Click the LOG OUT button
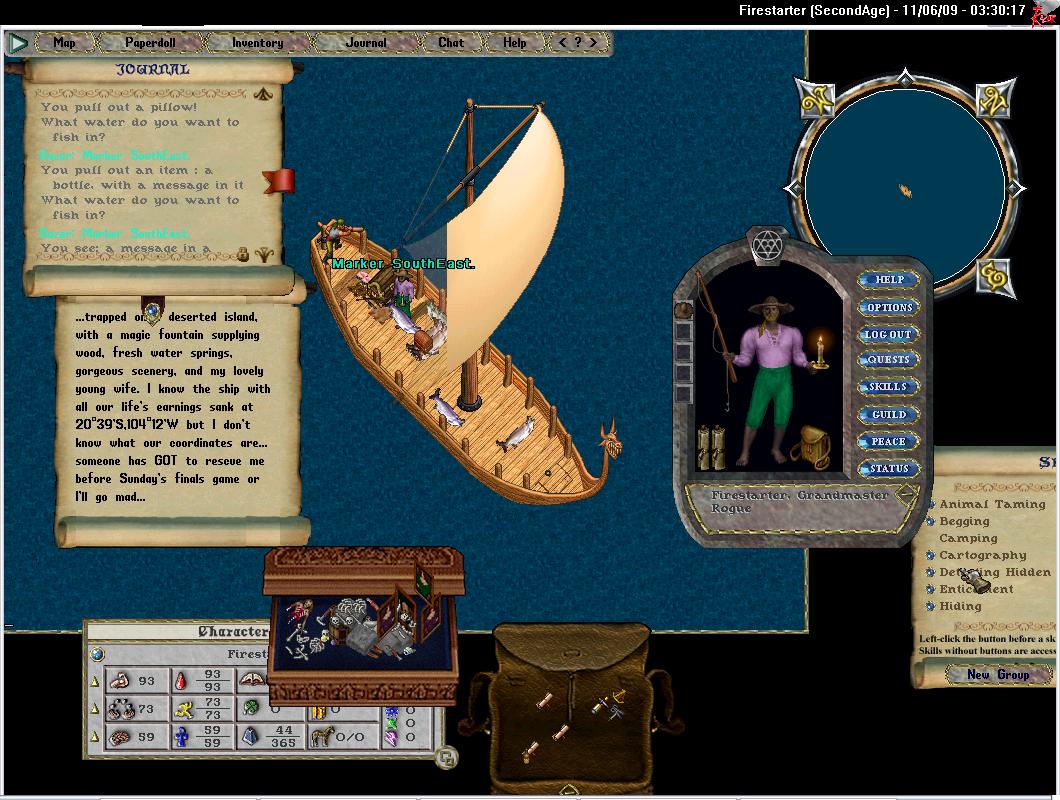This screenshot has height=800, width=1060. tap(889, 334)
